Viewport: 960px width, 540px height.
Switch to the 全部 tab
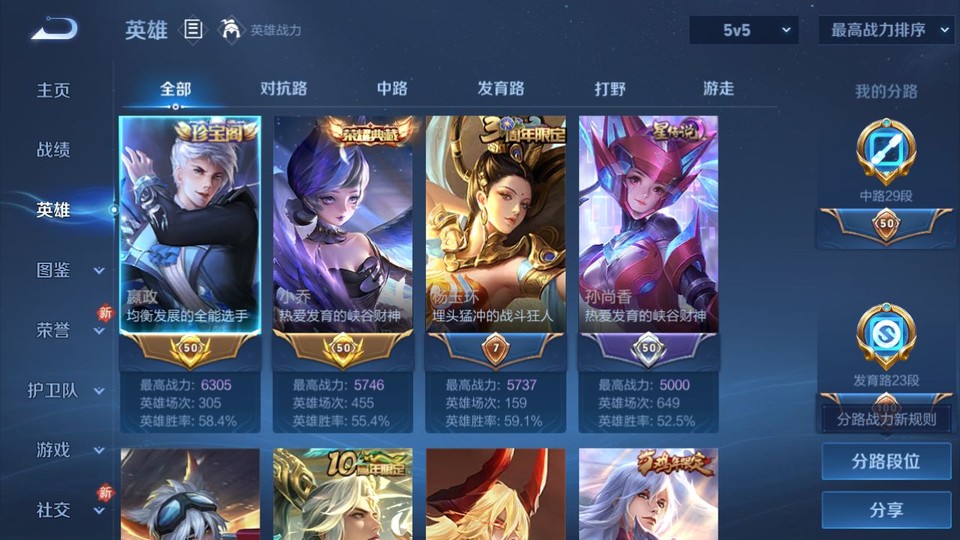[175, 89]
